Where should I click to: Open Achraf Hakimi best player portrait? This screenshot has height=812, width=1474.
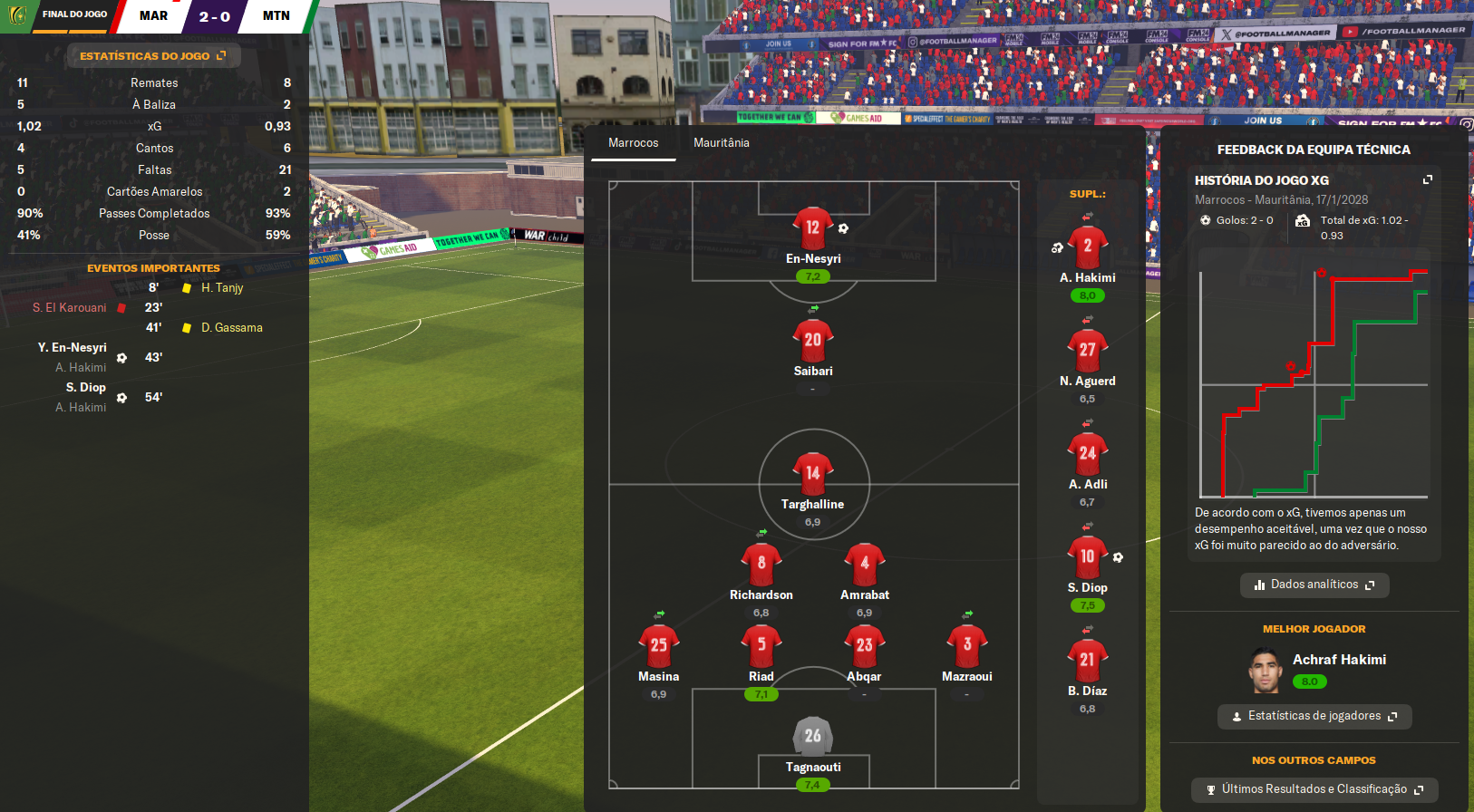click(x=1264, y=671)
